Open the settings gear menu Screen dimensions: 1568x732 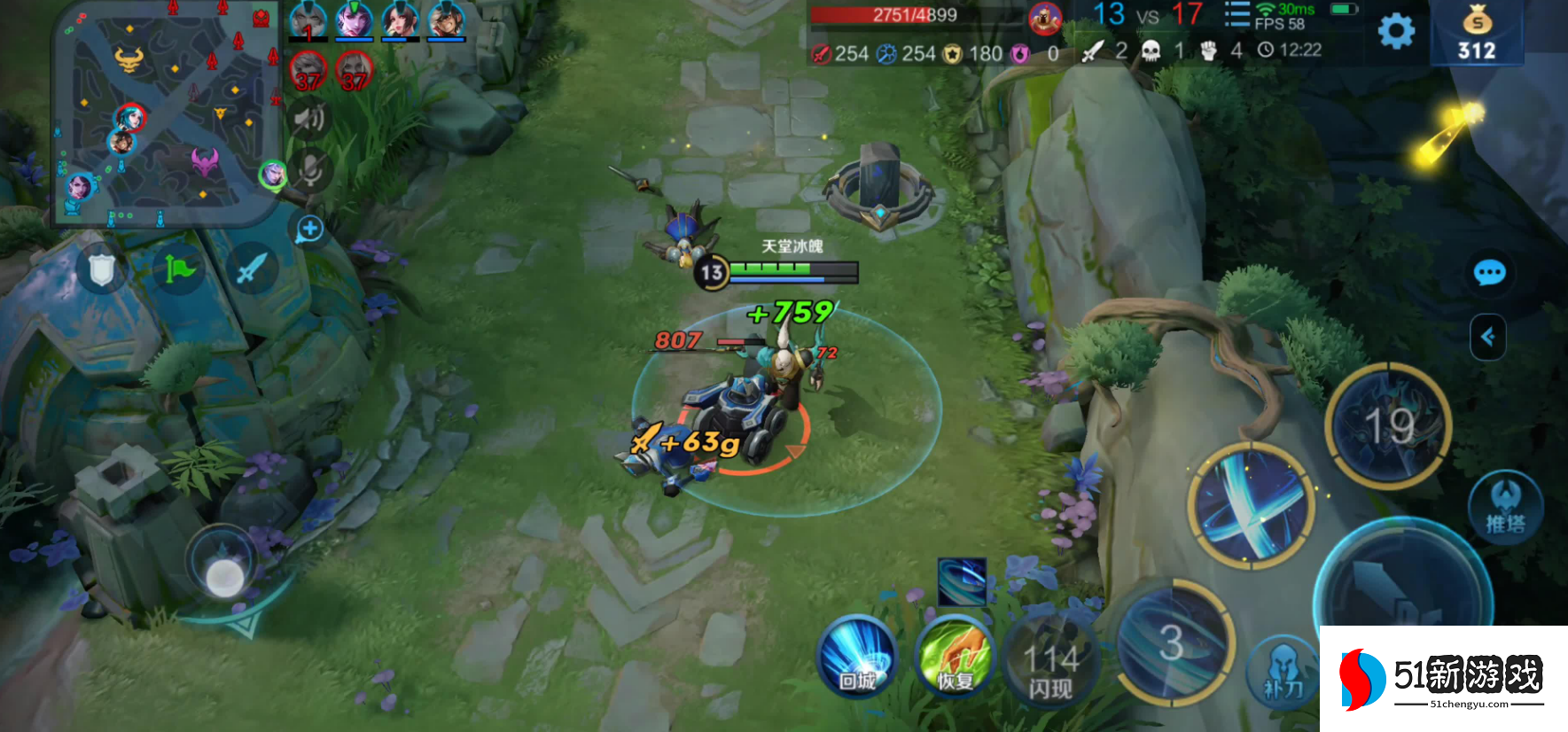tap(1396, 32)
